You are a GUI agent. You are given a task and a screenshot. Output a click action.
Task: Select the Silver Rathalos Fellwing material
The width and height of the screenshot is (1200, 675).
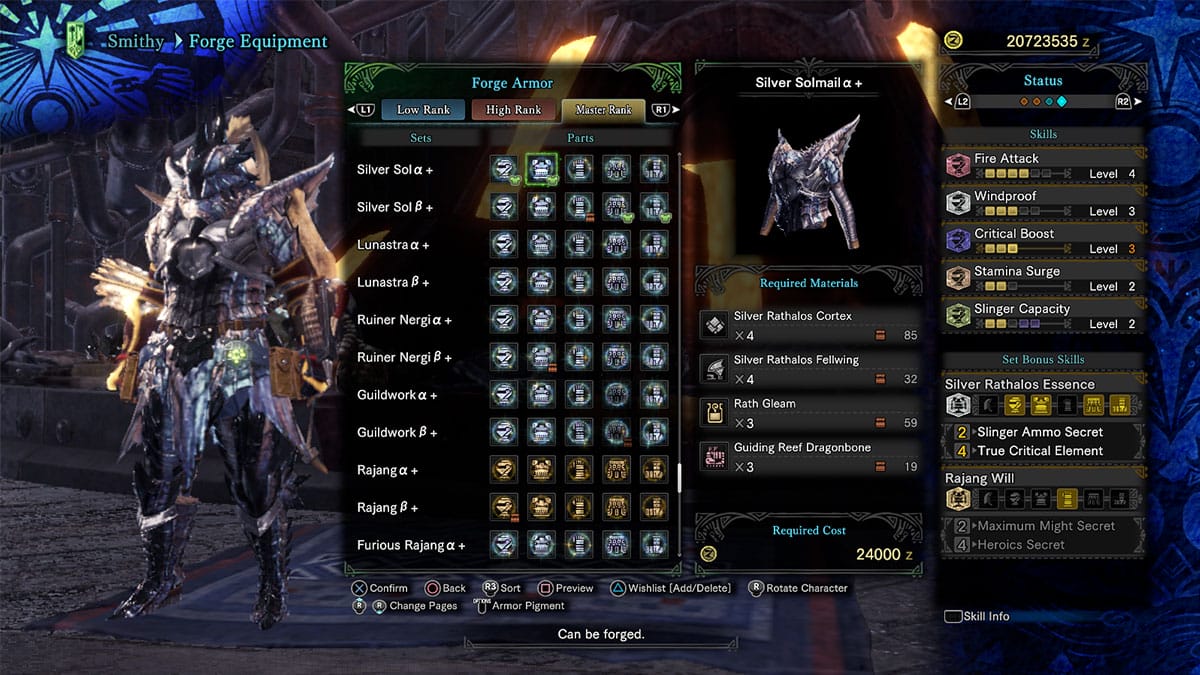click(x=808, y=369)
